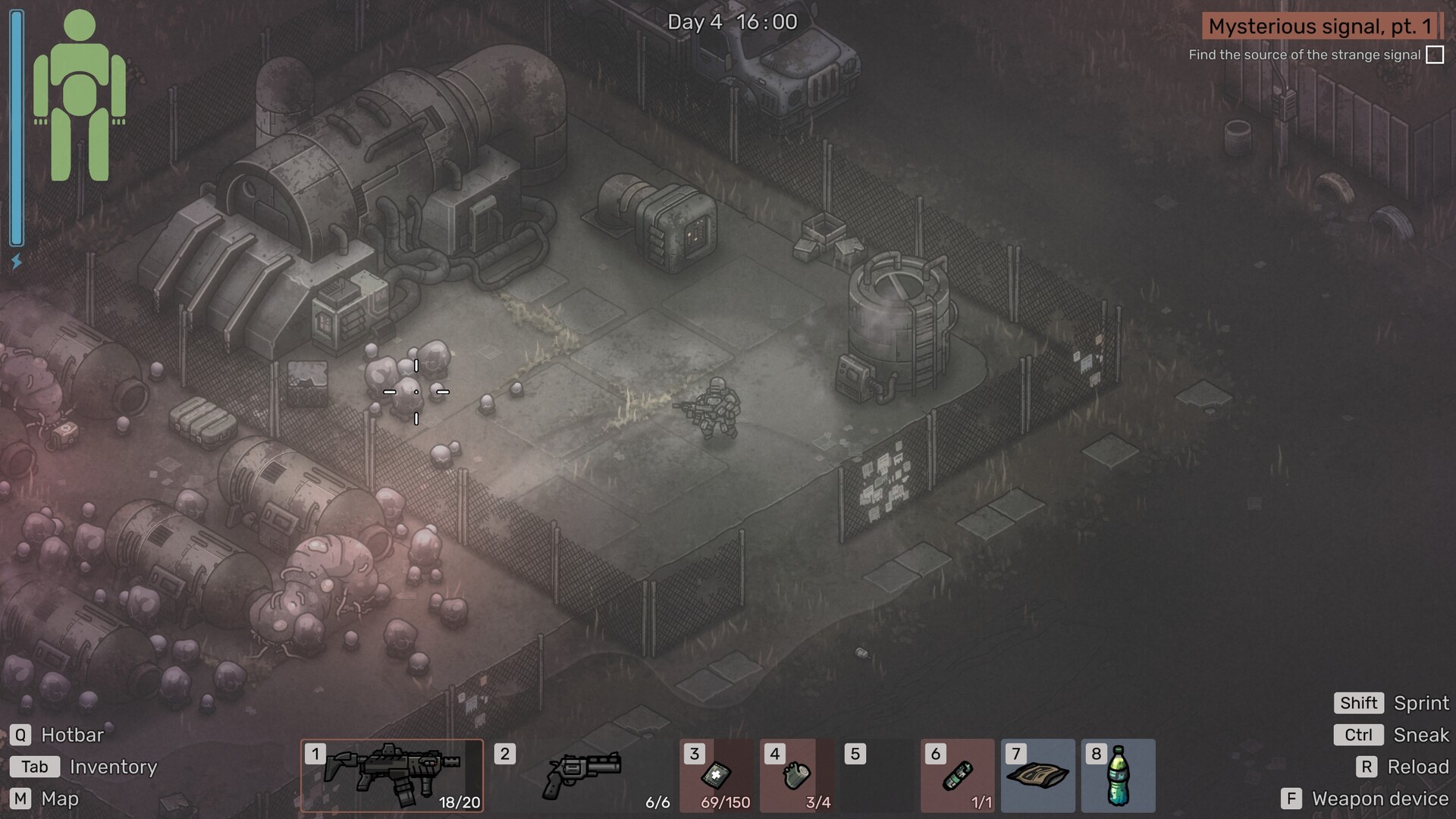Click the green body health status figure
This screenshot has width=1456, height=819.
80,96
